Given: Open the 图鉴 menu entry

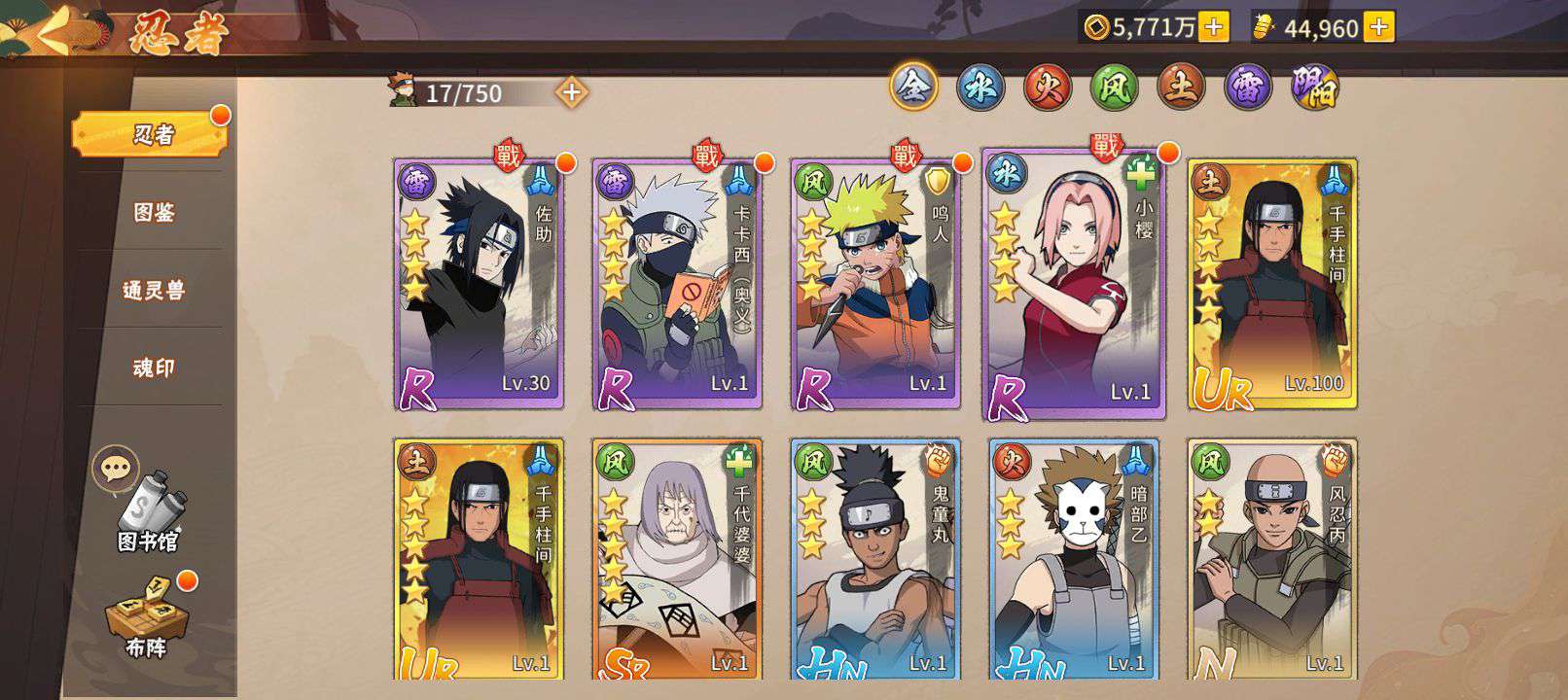Looking at the screenshot, I should (153, 212).
